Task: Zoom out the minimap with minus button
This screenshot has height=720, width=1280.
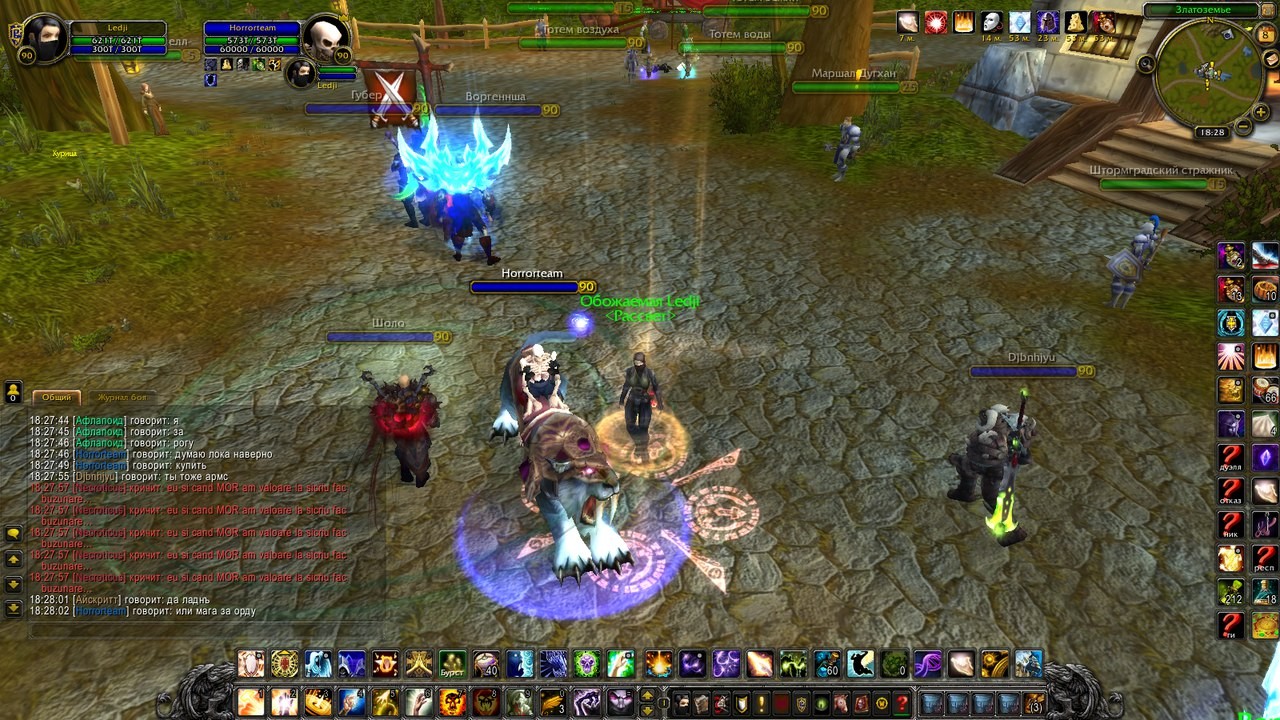Action: [x=1242, y=127]
